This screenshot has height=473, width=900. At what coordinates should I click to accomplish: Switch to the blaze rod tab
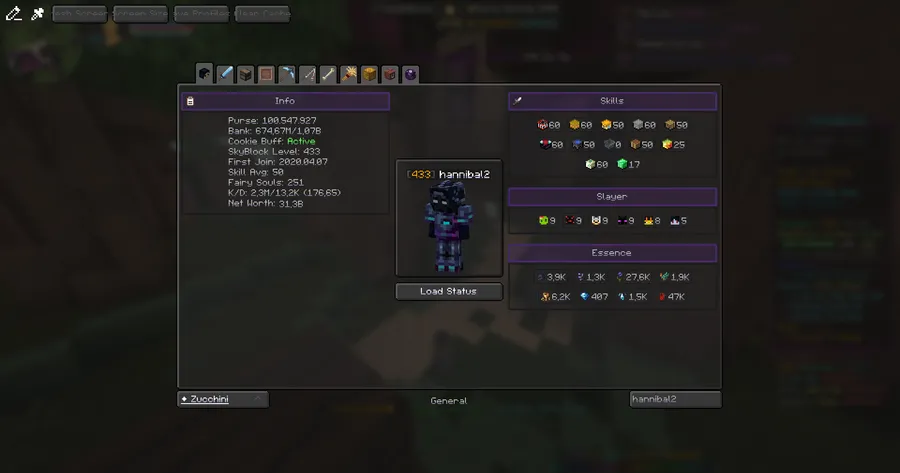pyautogui.click(x=349, y=74)
